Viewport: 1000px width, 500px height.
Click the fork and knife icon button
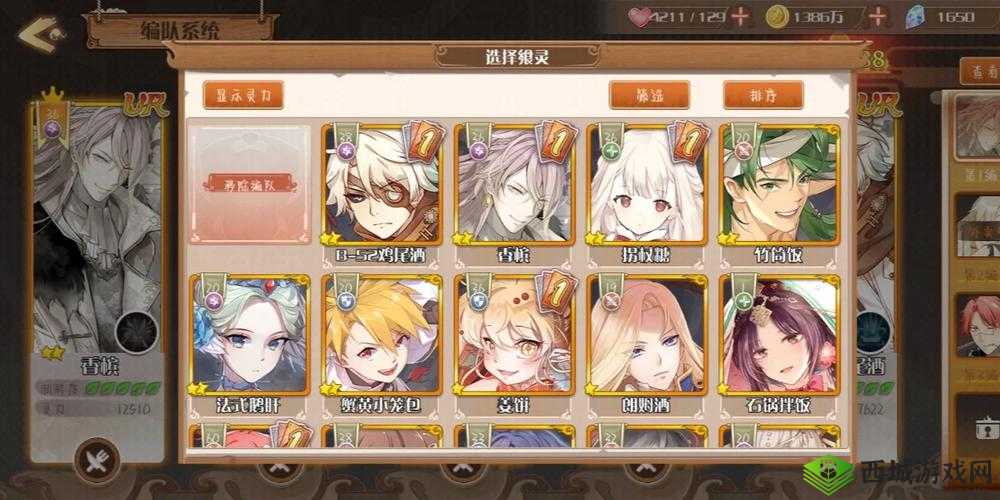97,460
